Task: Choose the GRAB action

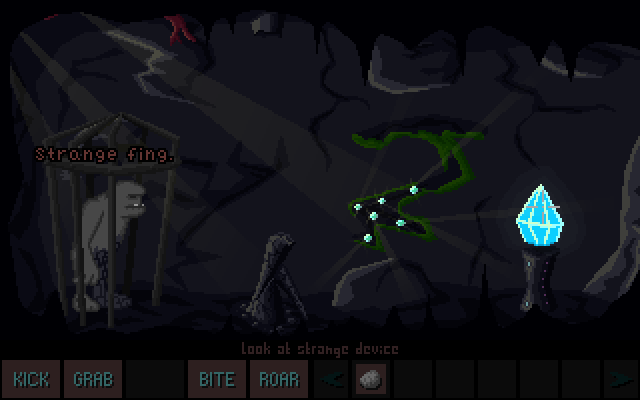Action: click(93, 380)
